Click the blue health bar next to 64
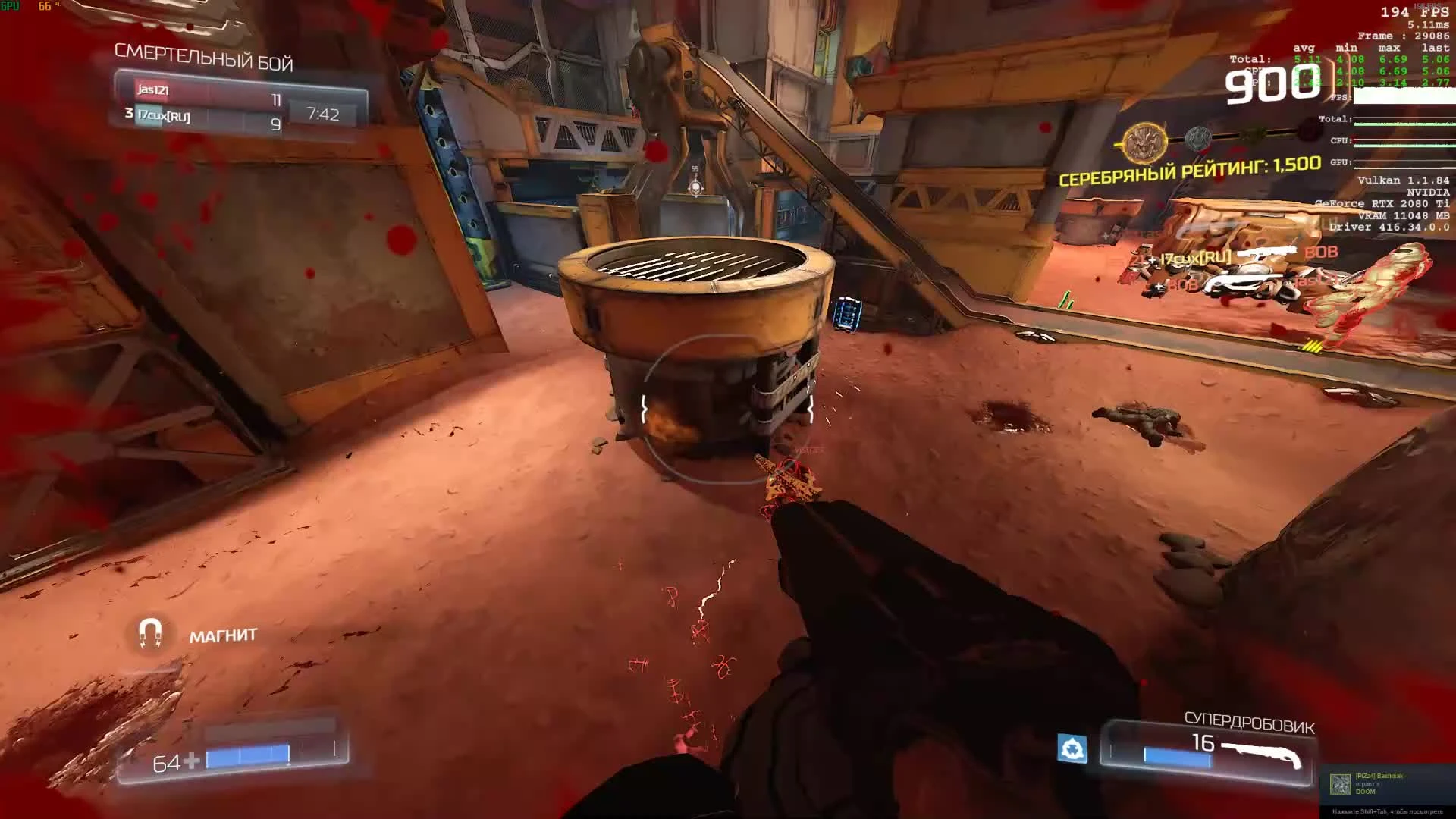Image resolution: width=1456 pixels, height=819 pixels. pyautogui.click(x=246, y=756)
